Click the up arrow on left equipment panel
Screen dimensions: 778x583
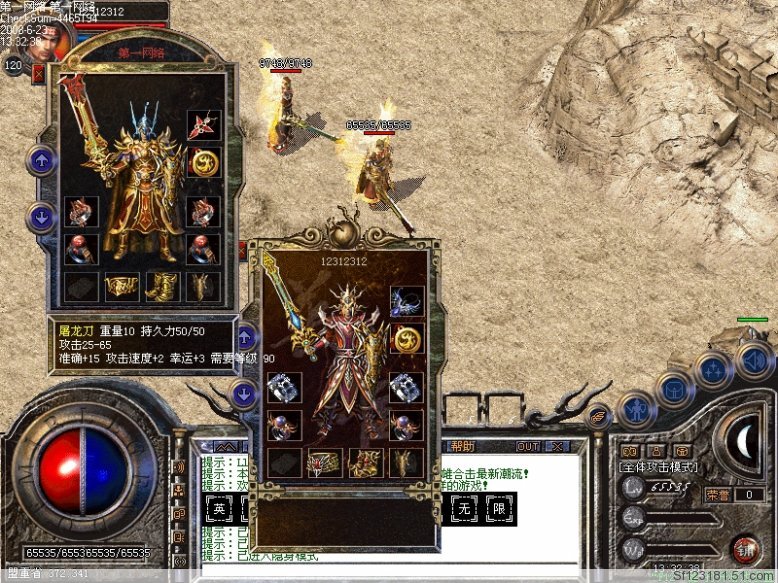(42, 160)
